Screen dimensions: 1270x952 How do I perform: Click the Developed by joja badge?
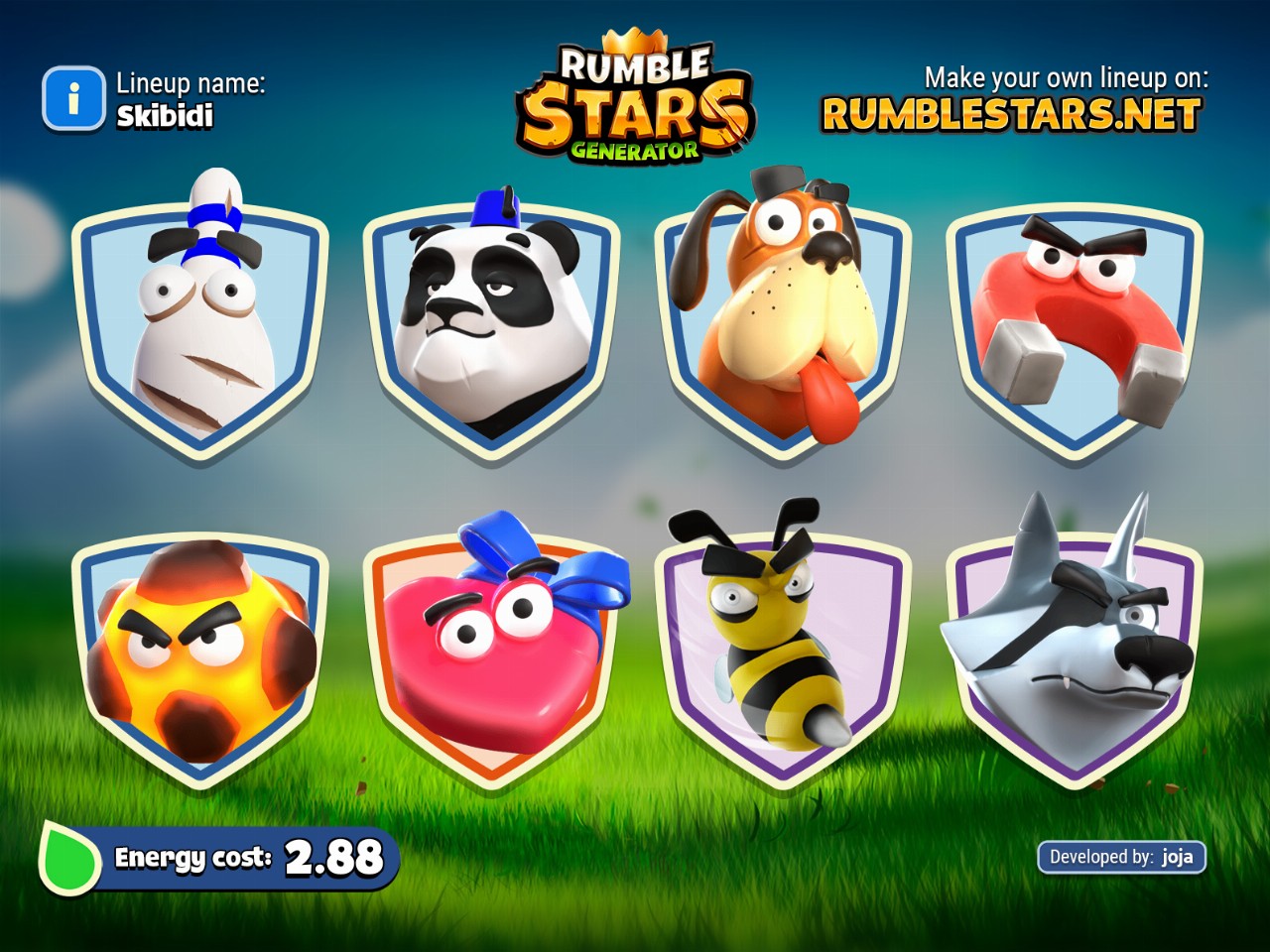(x=1121, y=857)
